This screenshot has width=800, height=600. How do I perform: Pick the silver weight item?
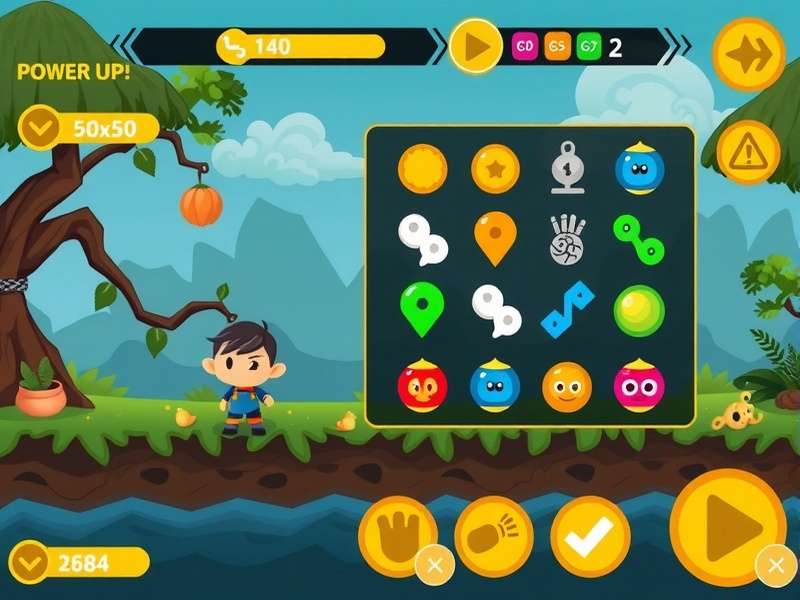point(567,169)
